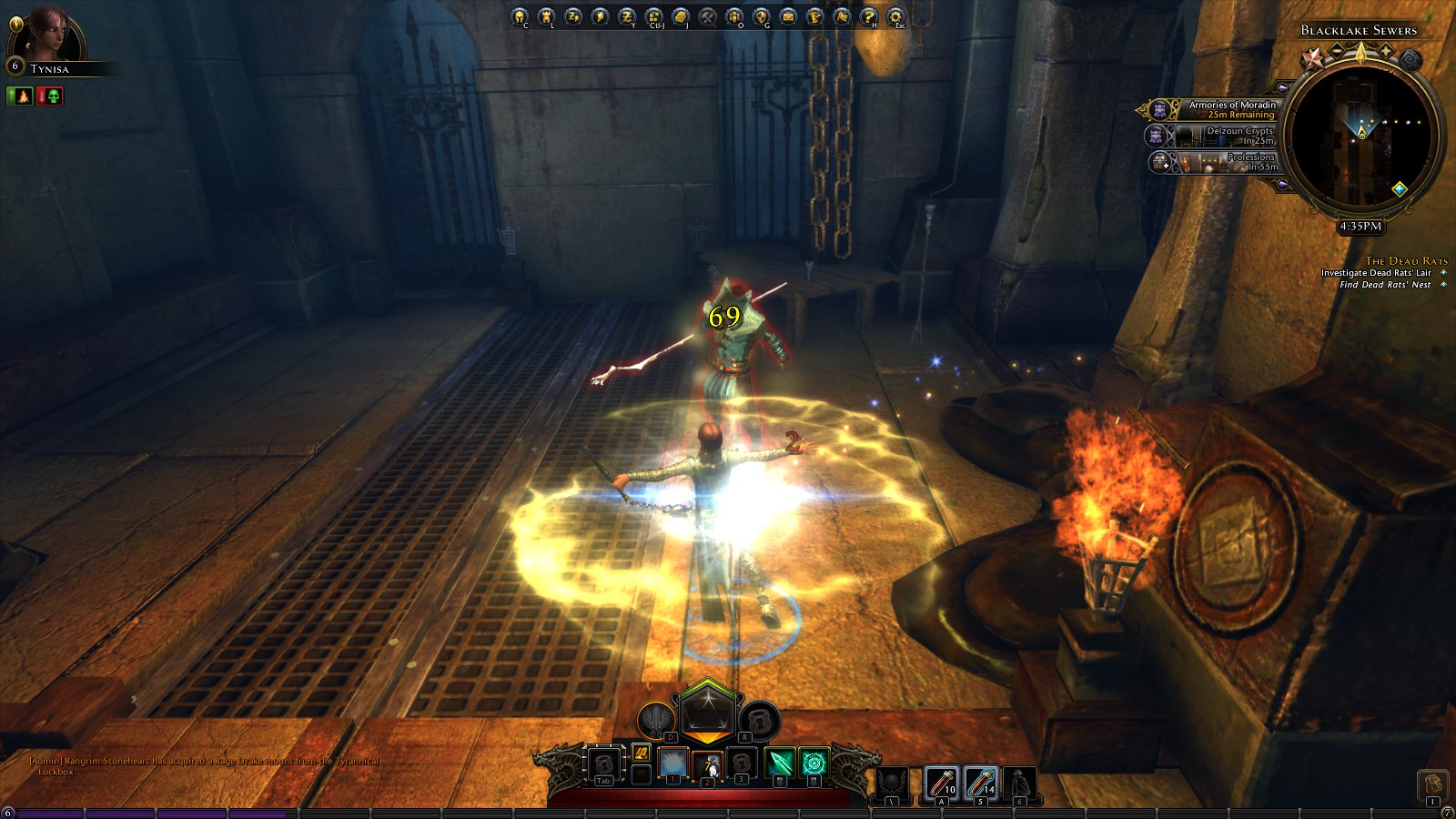The width and height of the screenshot is (1456, 819).
Task: Open The Dead Rats quest tracker
Action: click(1405, 261)
